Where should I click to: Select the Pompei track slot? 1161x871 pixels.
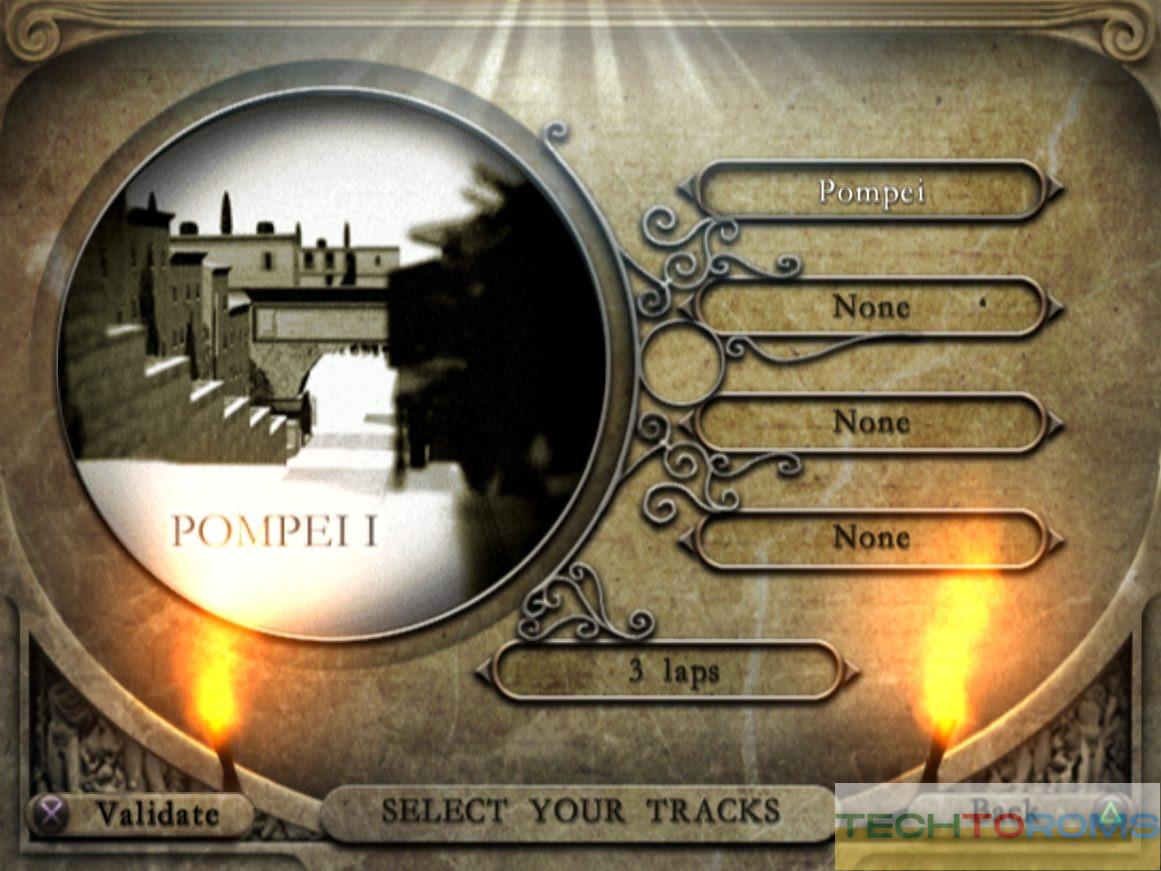click(x=870, y=190)
